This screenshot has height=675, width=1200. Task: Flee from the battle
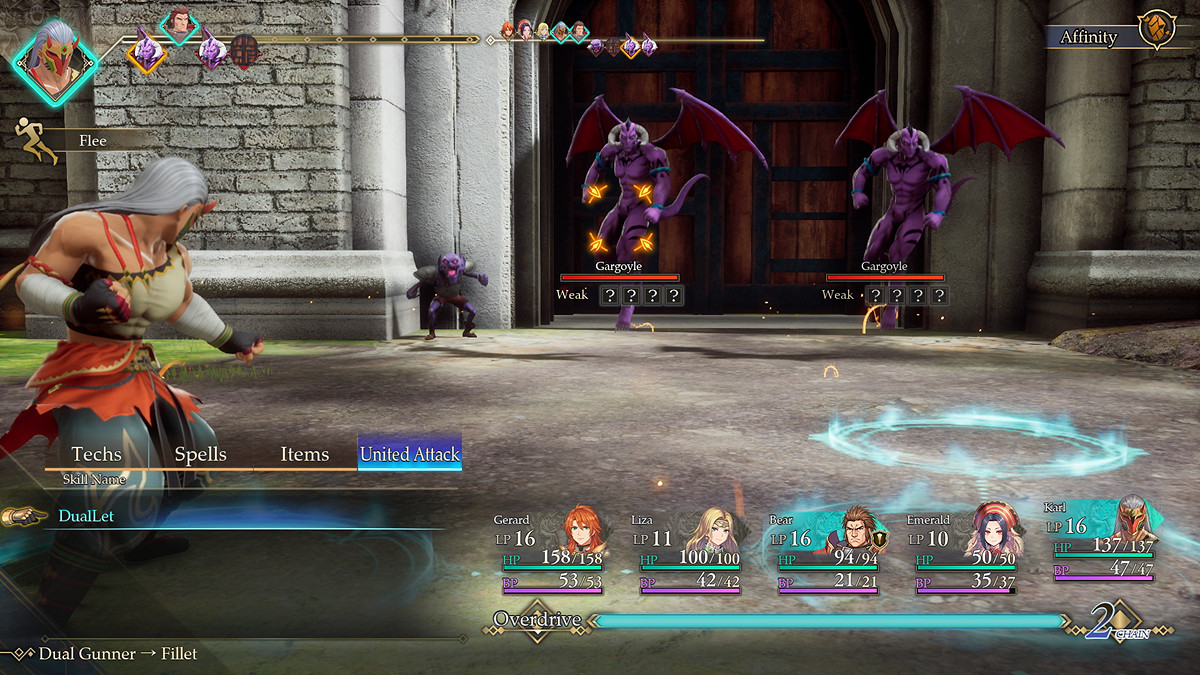[92, 141]
